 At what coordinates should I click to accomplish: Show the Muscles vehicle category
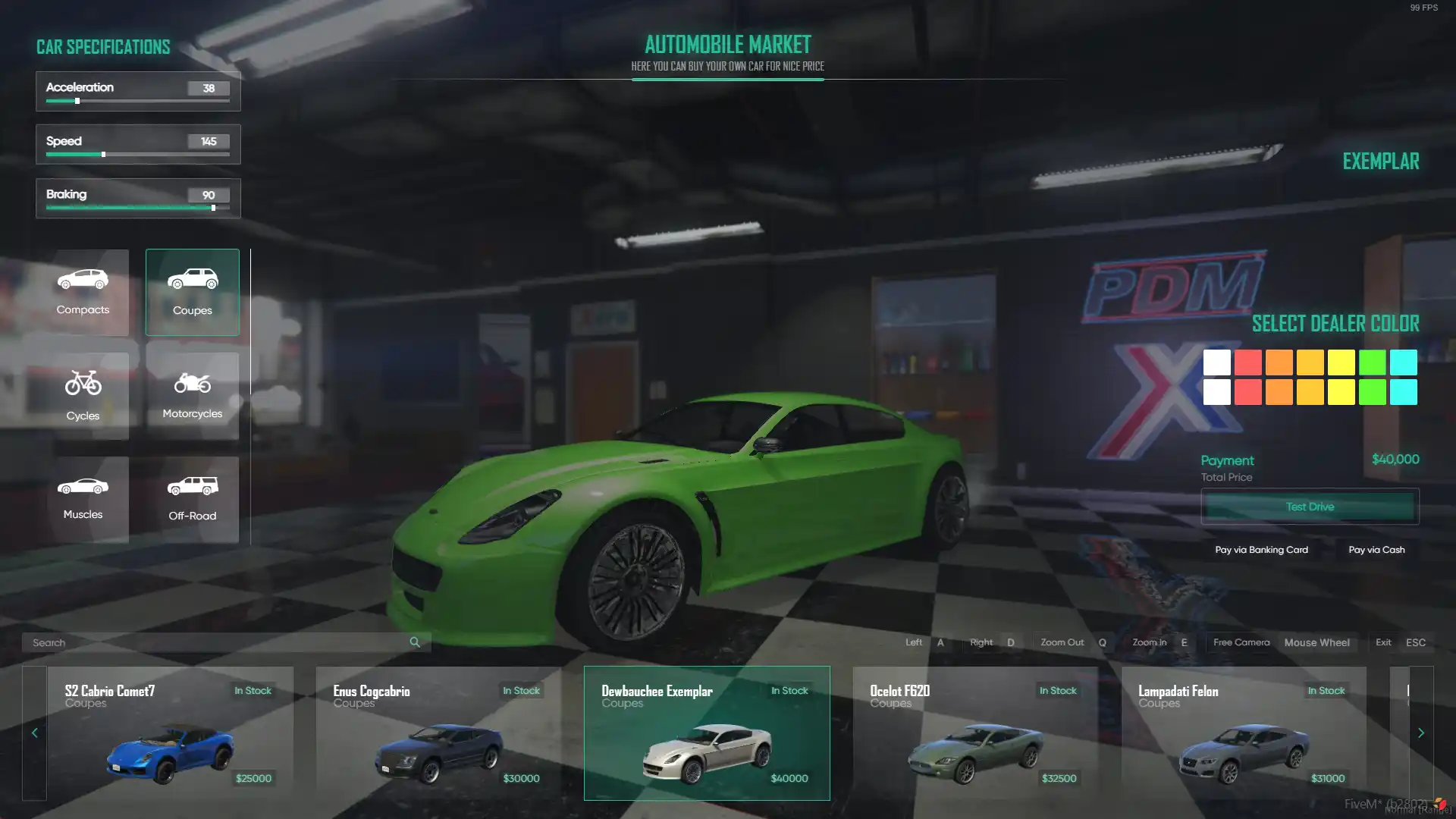pos(83,498)
